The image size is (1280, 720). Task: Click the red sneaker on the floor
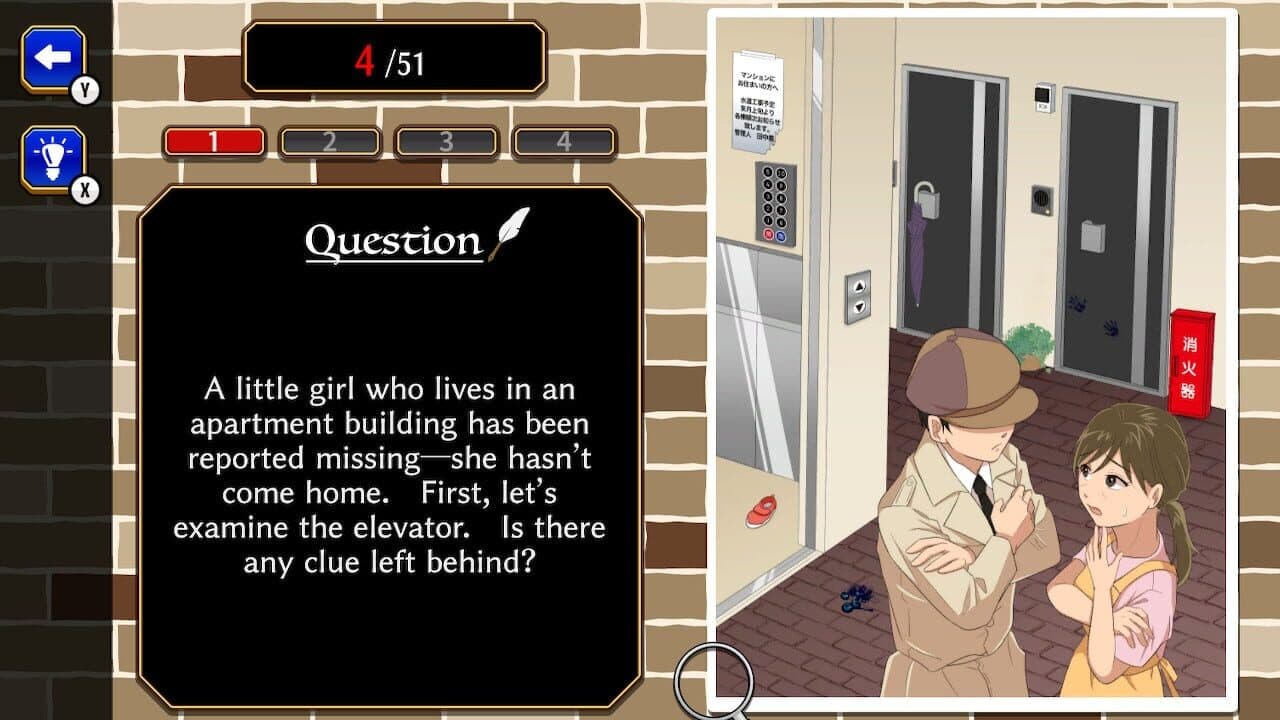(764, 510)
